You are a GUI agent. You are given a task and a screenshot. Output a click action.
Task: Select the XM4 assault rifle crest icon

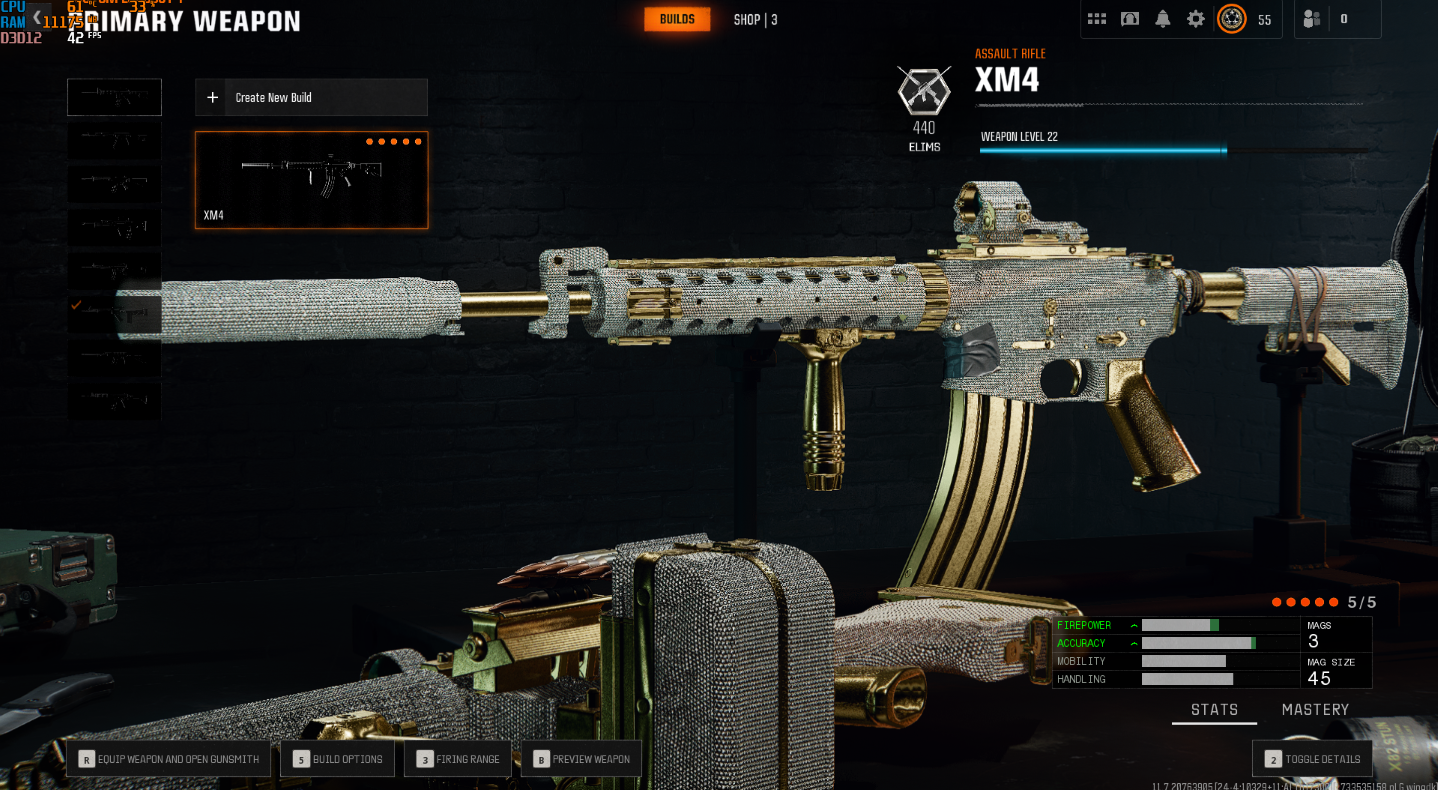(x=923, y=90)
